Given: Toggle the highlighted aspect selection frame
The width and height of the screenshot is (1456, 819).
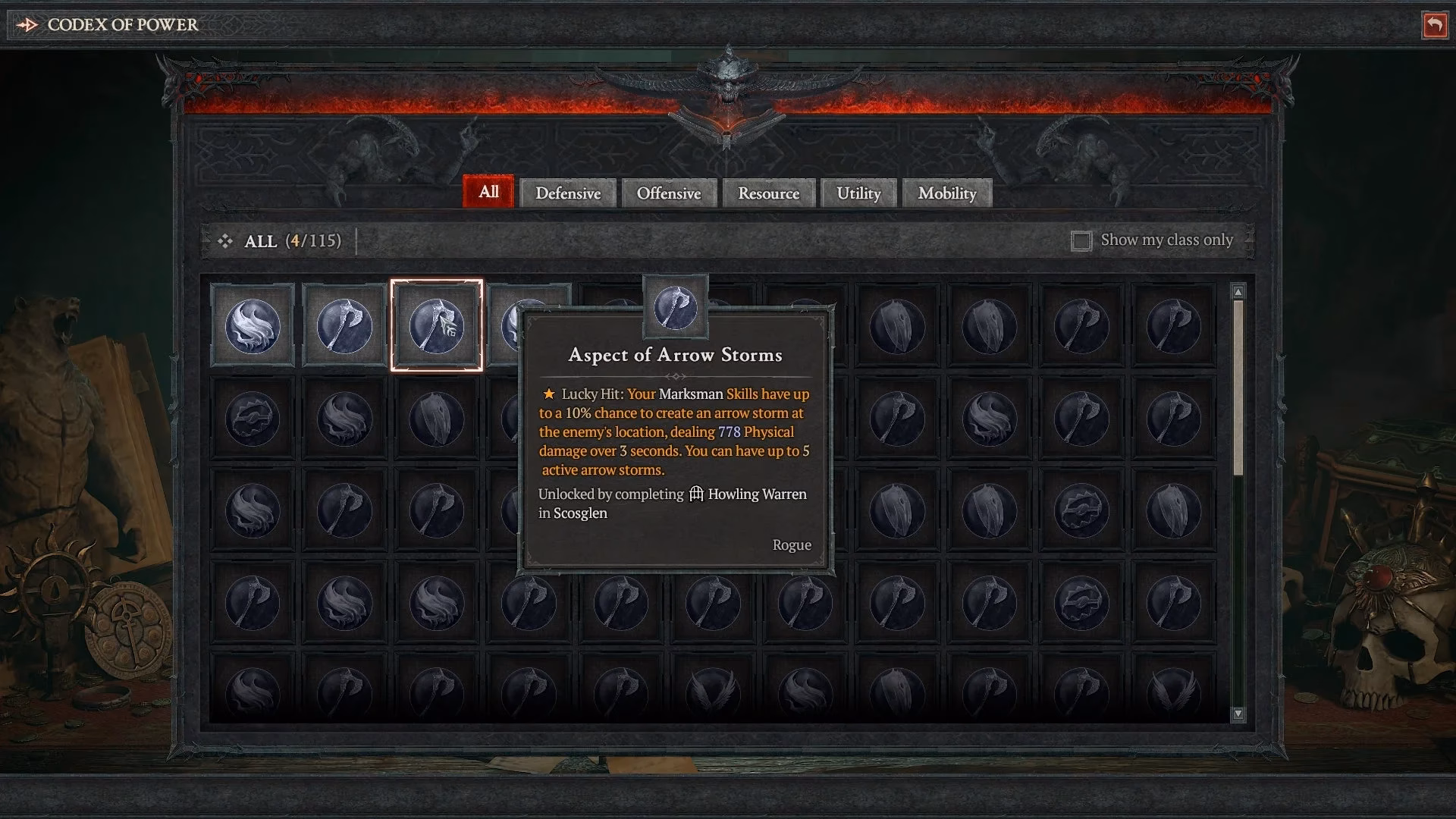Looking at the screenshot, I should point(436,325).
